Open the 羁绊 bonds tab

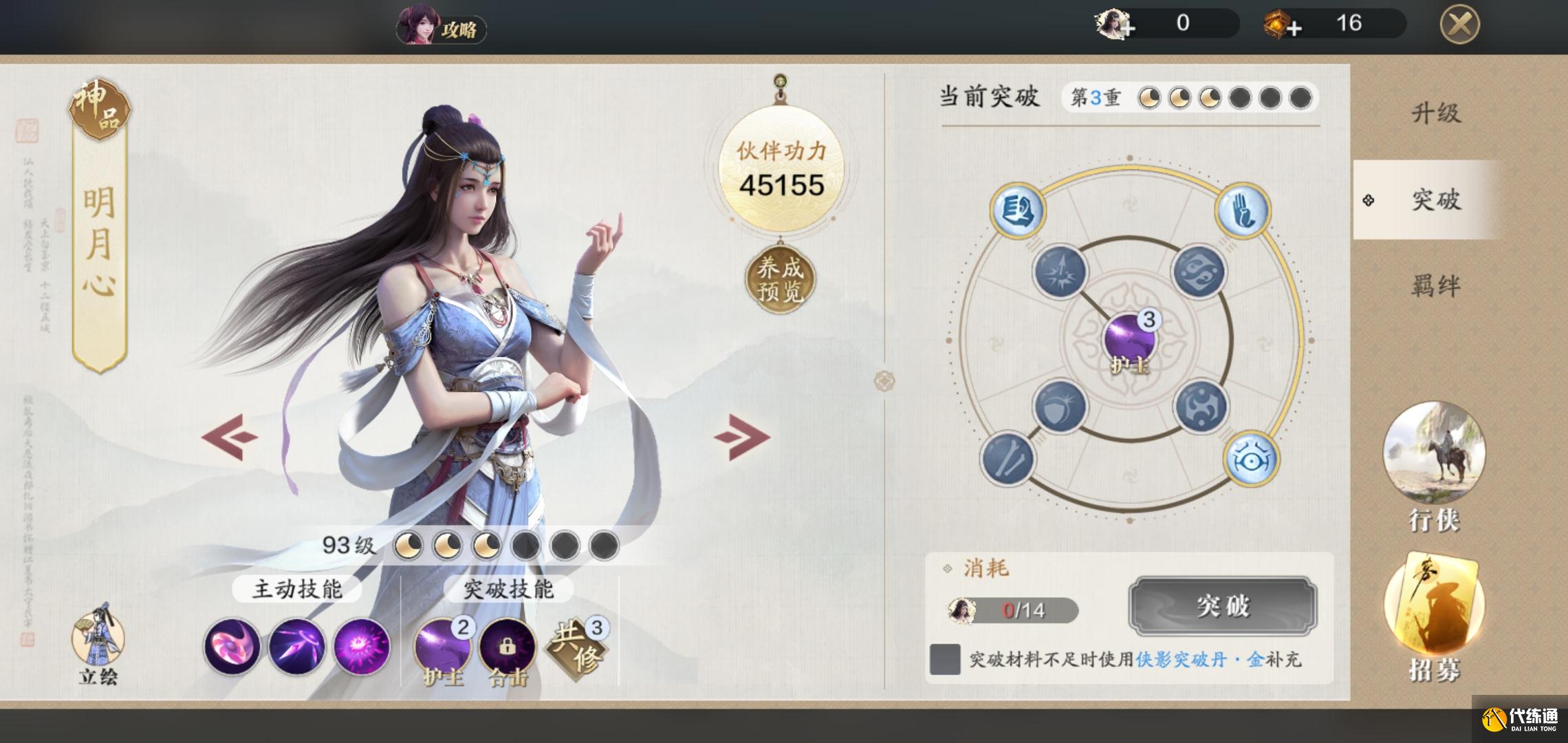click(1436, 286)
